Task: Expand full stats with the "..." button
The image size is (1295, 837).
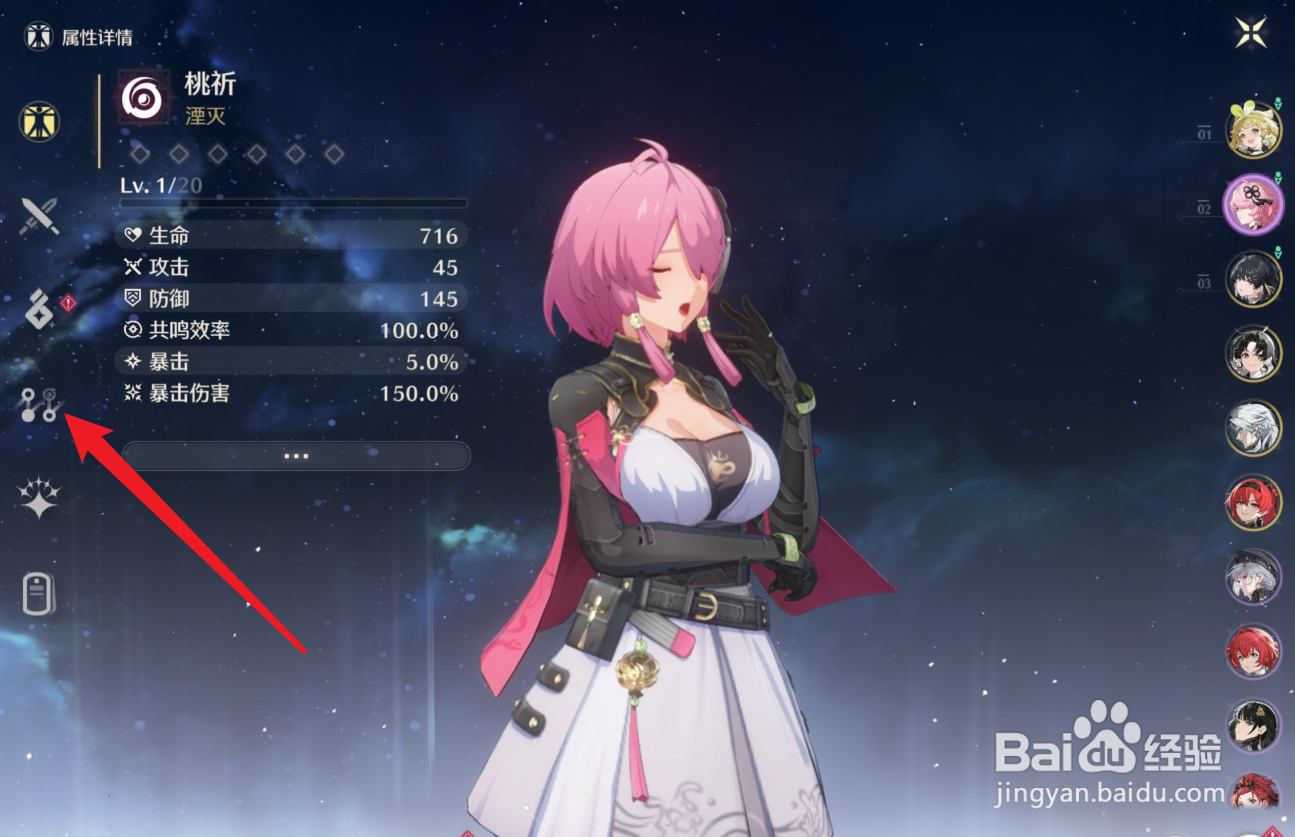Action: (x=296, y=456)
